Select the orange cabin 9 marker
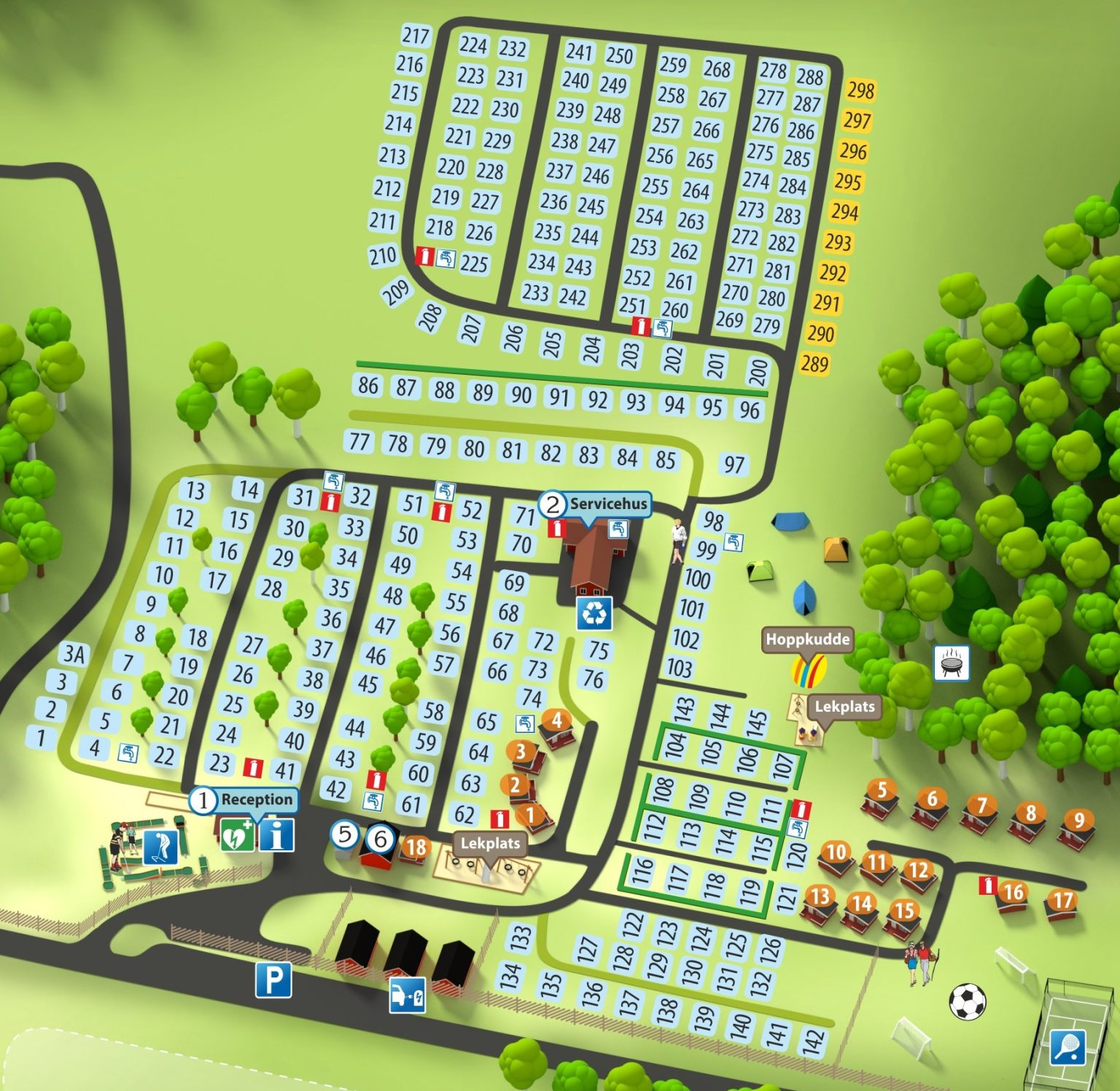 [x=1078, y=820]
